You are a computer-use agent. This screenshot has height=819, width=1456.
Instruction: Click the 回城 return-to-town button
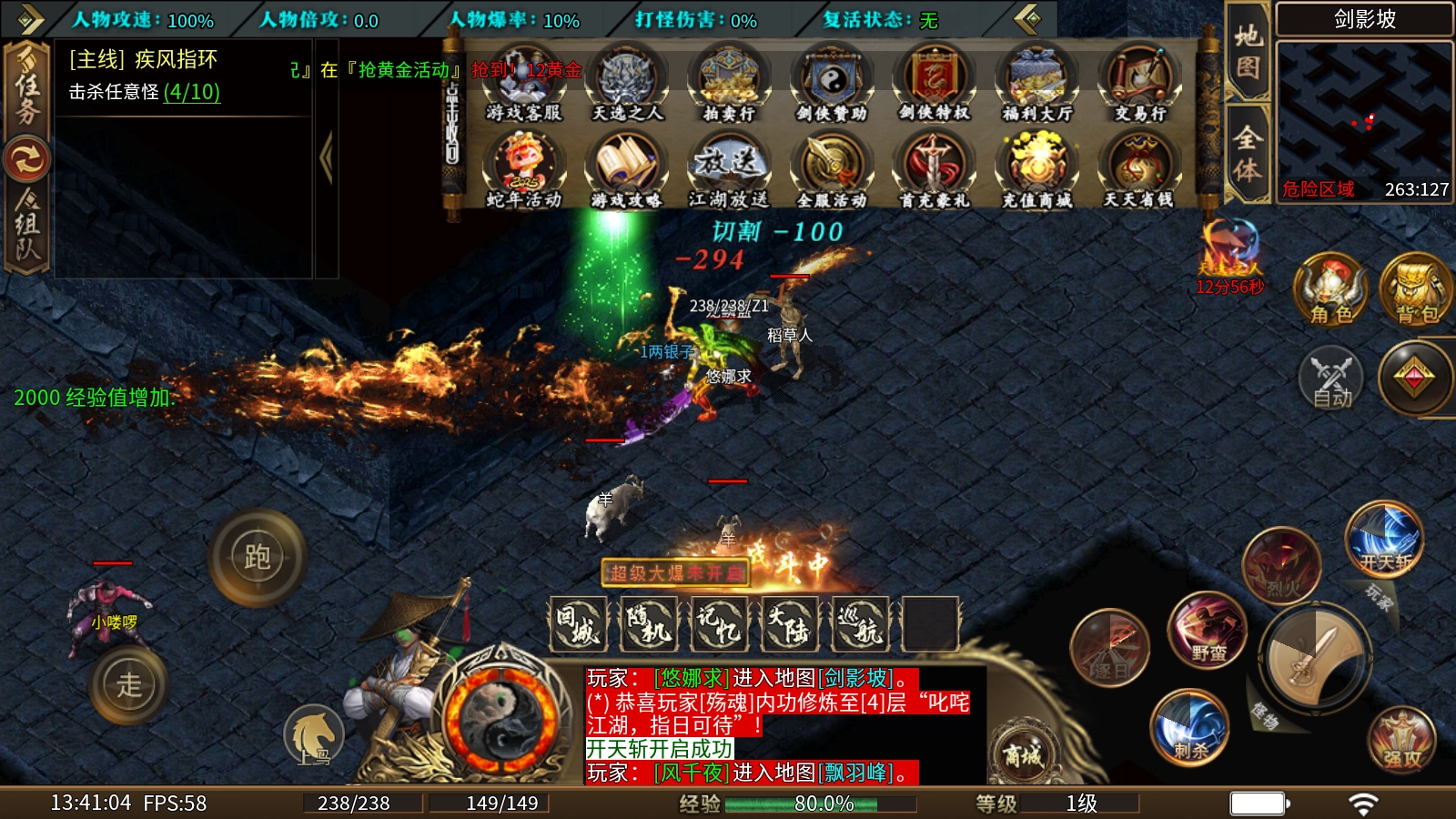pyautogui.click(x=578, y=624)
